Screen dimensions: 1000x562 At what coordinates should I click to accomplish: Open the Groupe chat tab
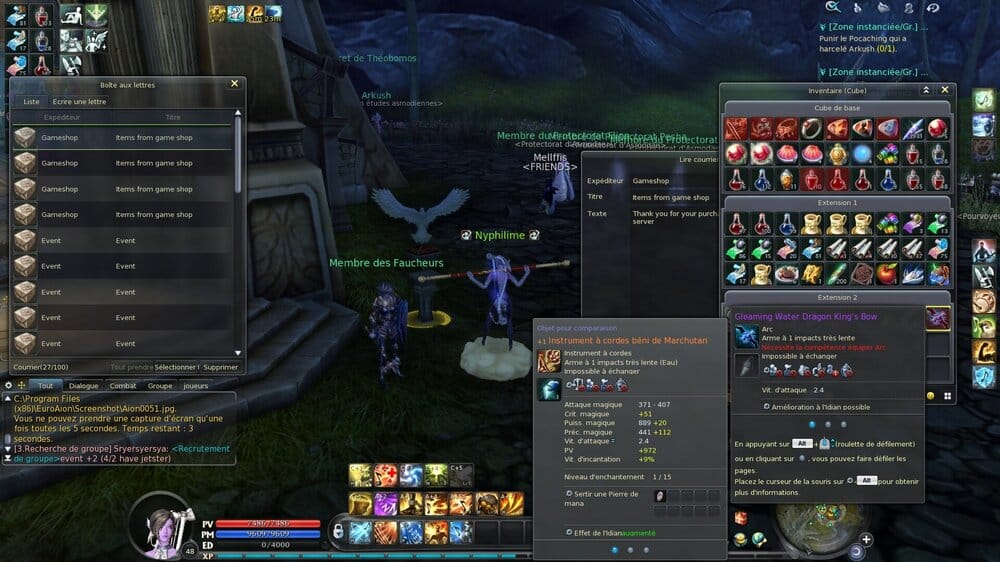tap(160, 385)
